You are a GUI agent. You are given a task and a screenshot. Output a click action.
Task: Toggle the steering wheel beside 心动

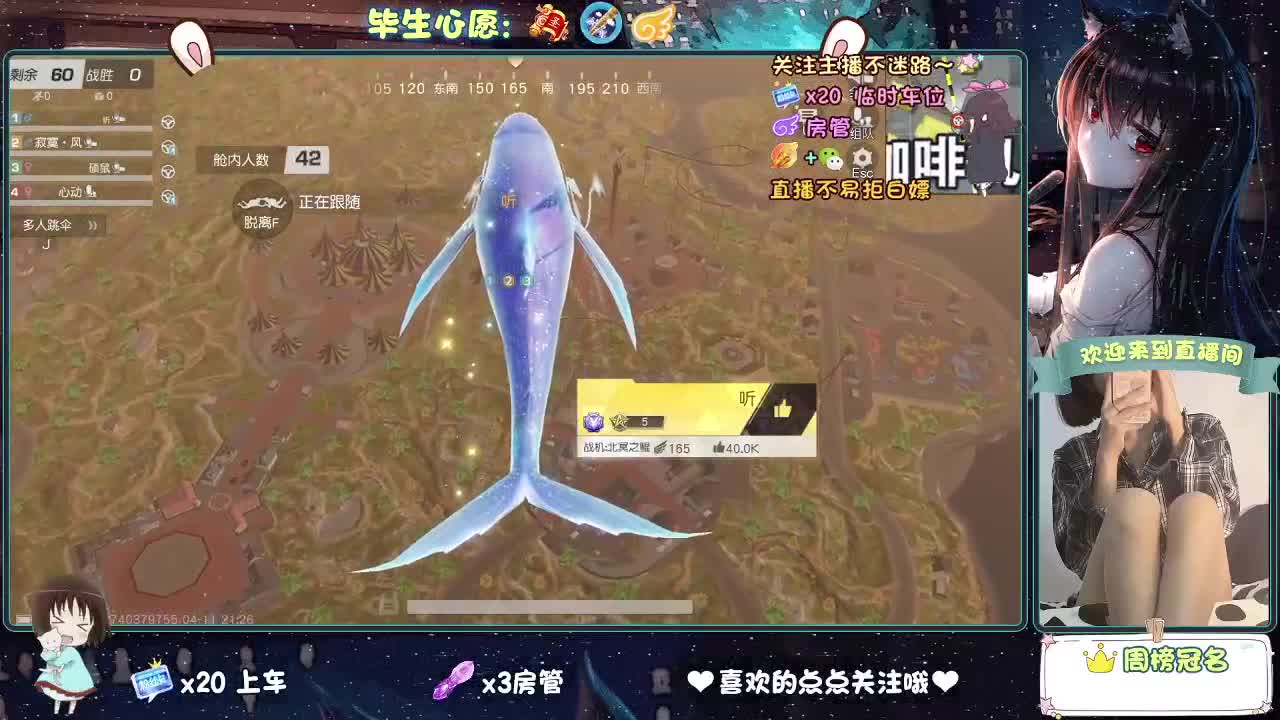coord(169,196)
